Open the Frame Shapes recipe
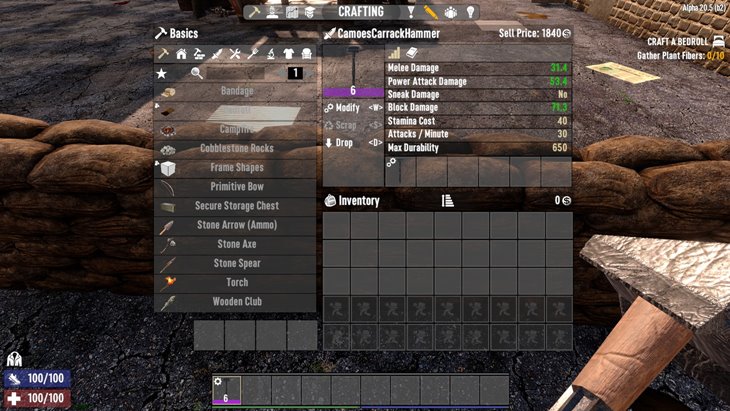The width and height of the screenshot is (730, 411). (x=236, y=167)
